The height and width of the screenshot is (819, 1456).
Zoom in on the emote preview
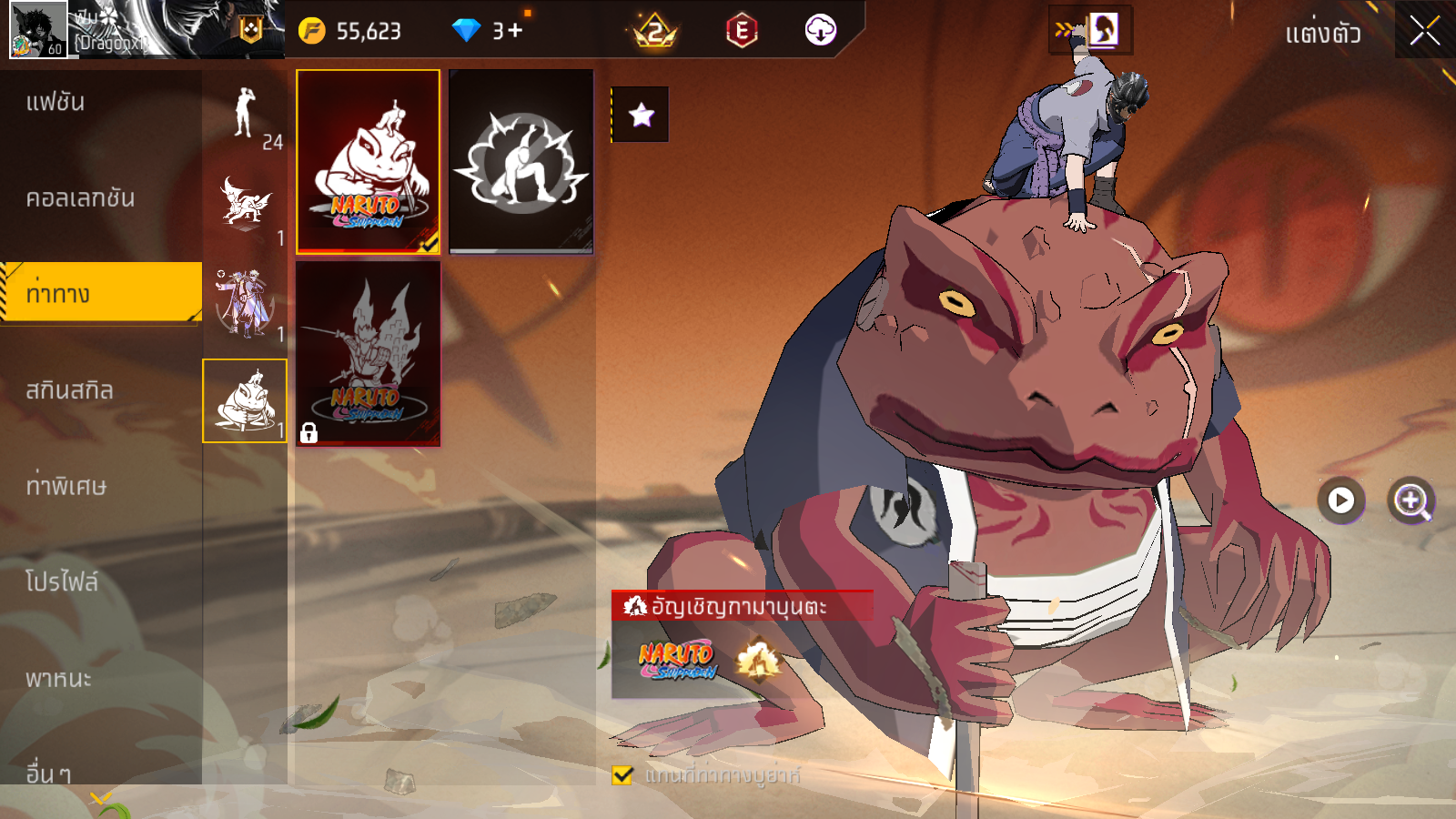pyautogui.click(x=1411, y=500)
